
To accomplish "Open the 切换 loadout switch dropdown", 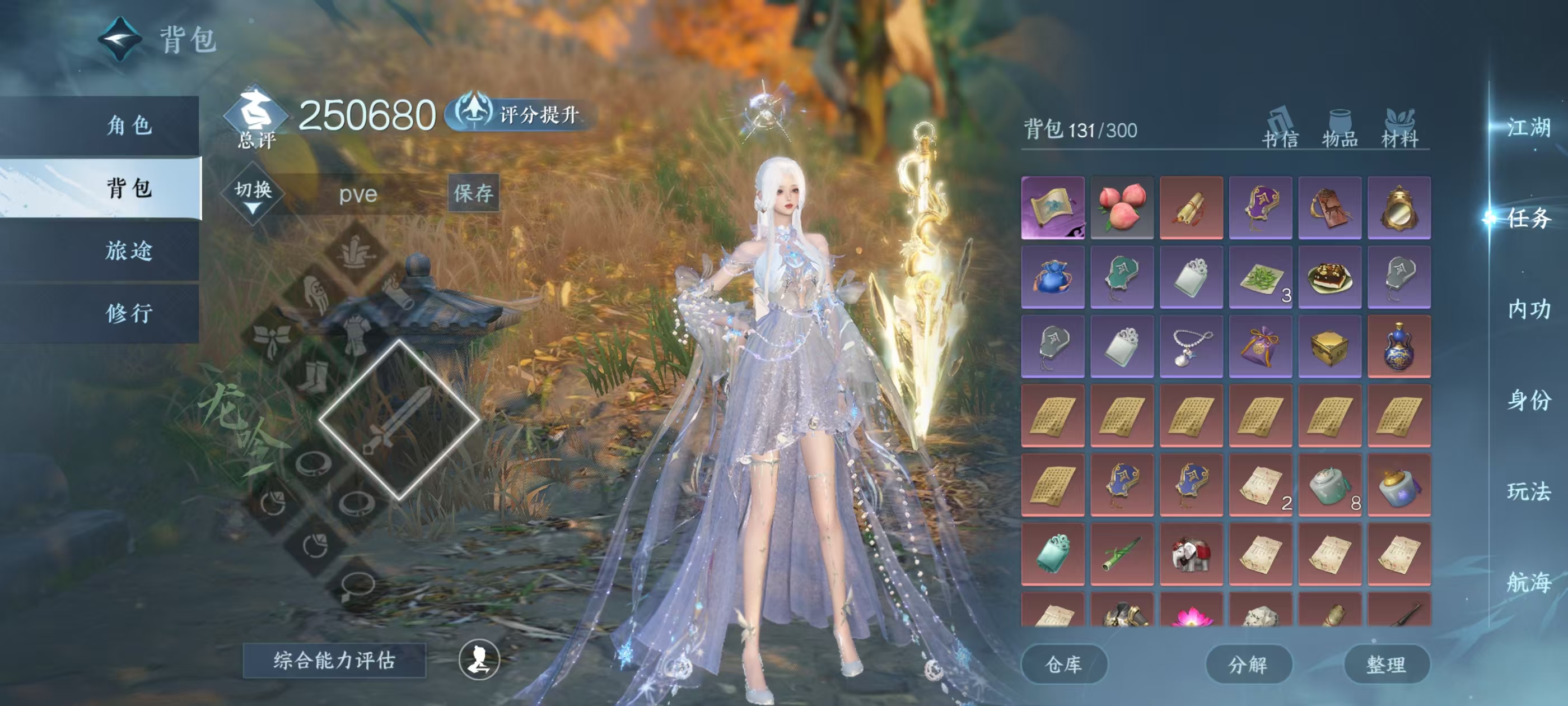I will point(253,193).
